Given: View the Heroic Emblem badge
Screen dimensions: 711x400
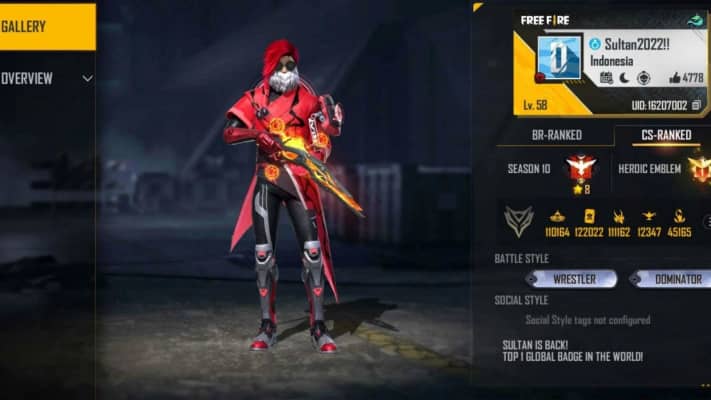Looking at the screenshot, I should [x=700, y=169].
